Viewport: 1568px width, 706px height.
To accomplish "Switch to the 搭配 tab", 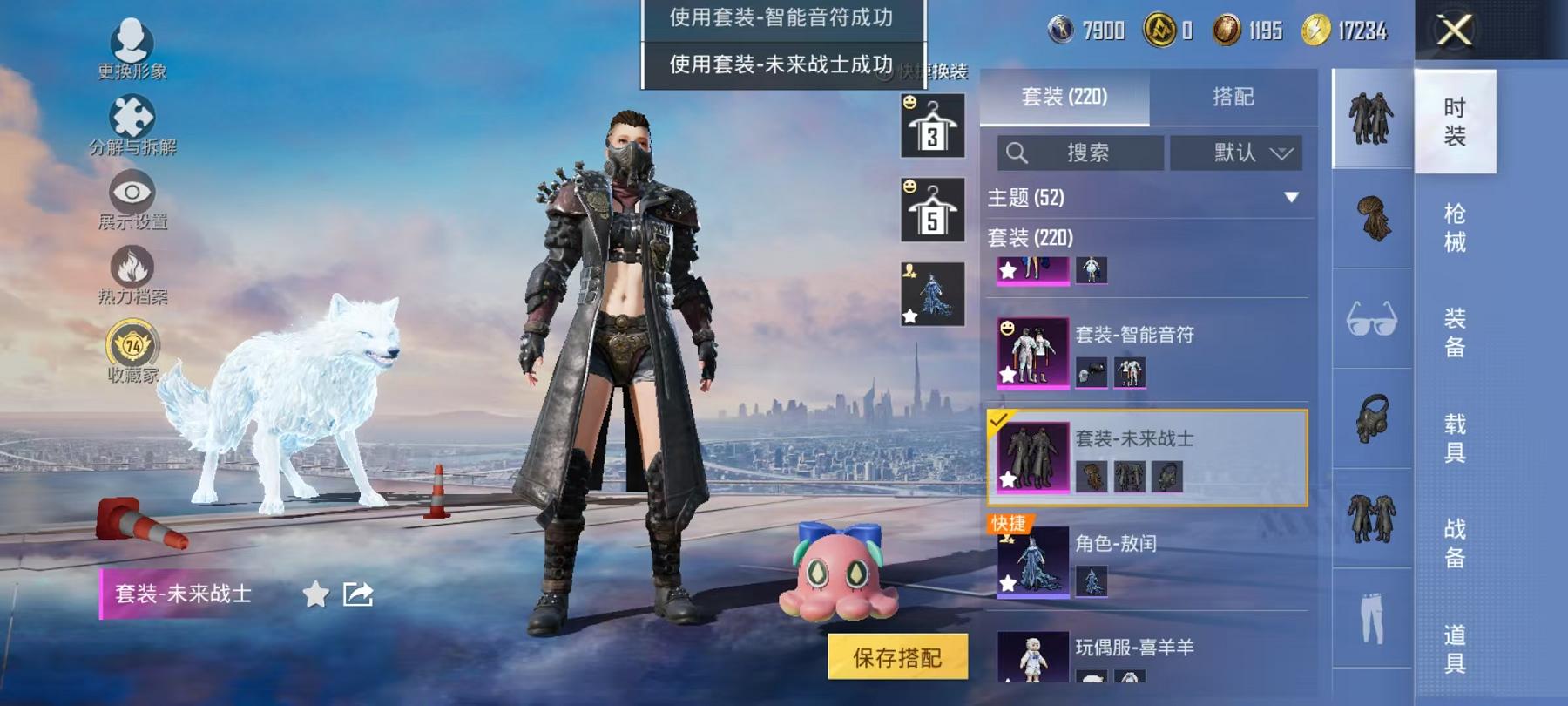I will [x=1232, y=98].
